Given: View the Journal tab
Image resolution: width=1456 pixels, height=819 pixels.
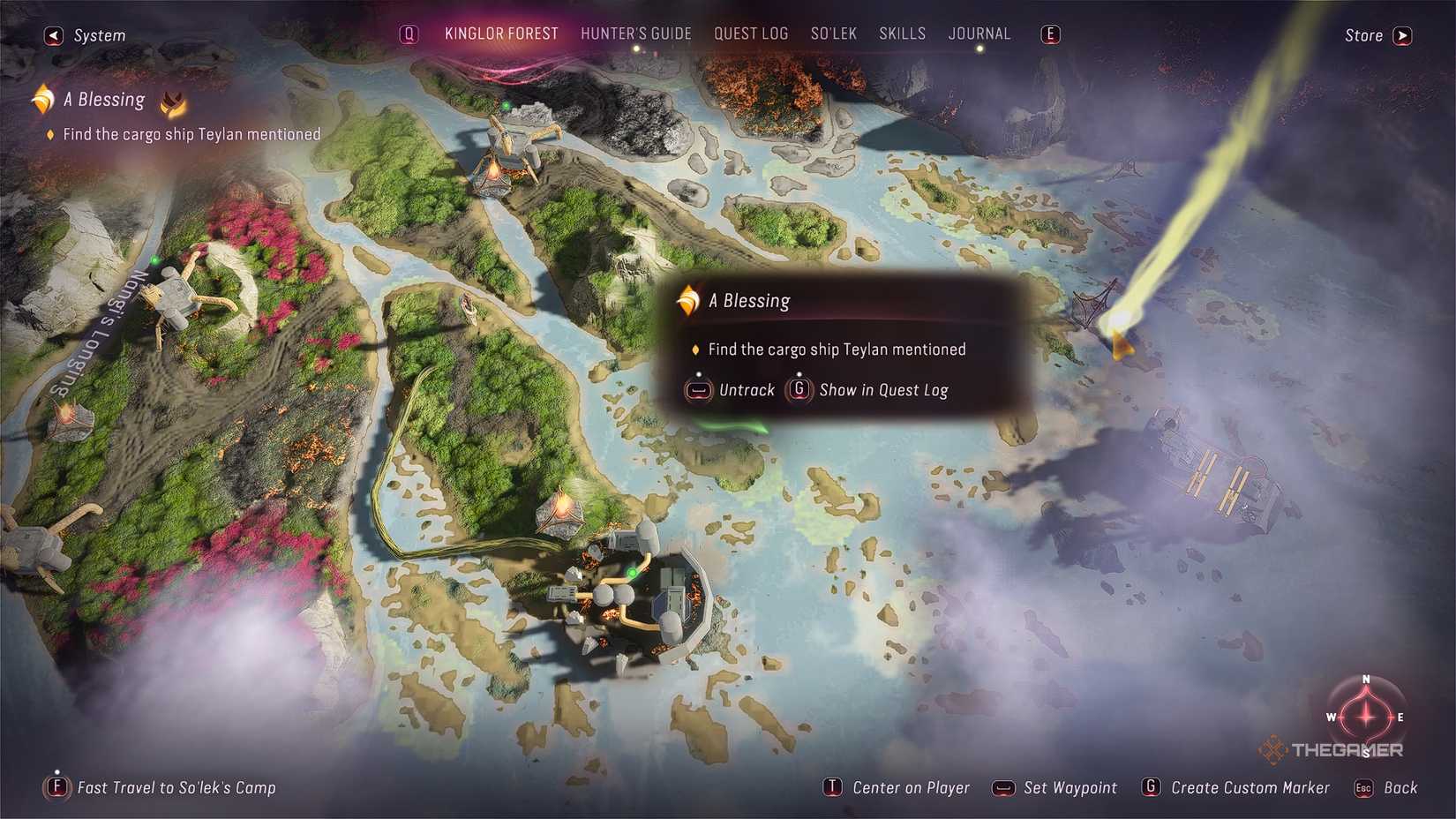Looking at the screenshot, I should 979,34.
